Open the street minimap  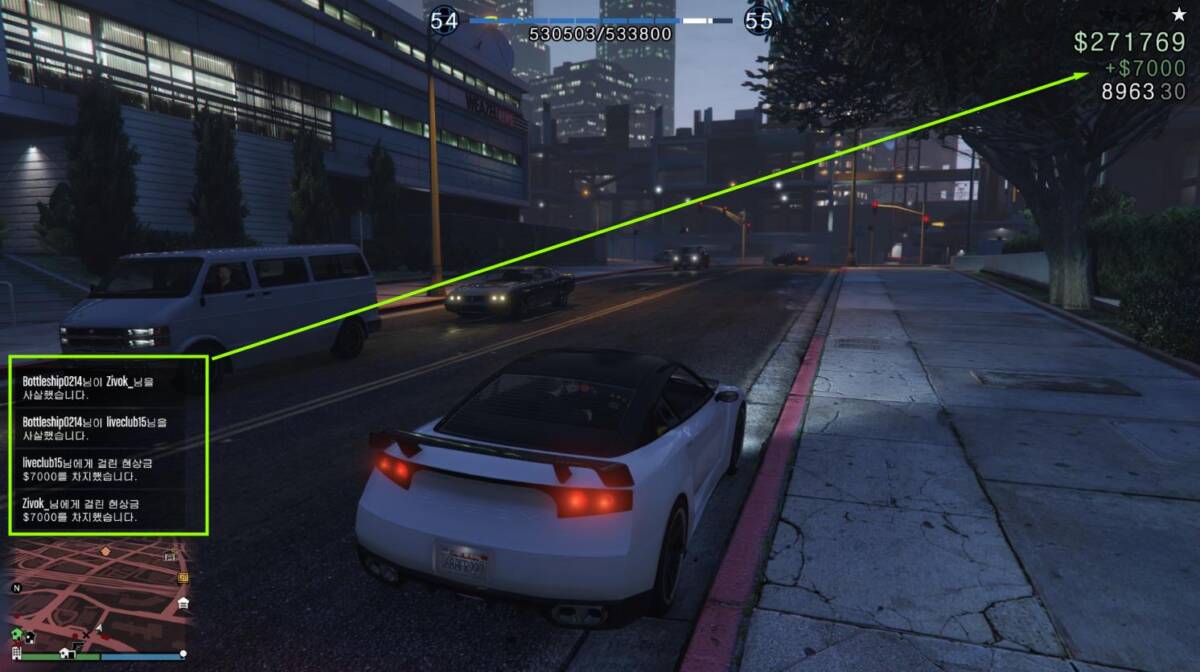pyautogui.click(x=100, y=595)
